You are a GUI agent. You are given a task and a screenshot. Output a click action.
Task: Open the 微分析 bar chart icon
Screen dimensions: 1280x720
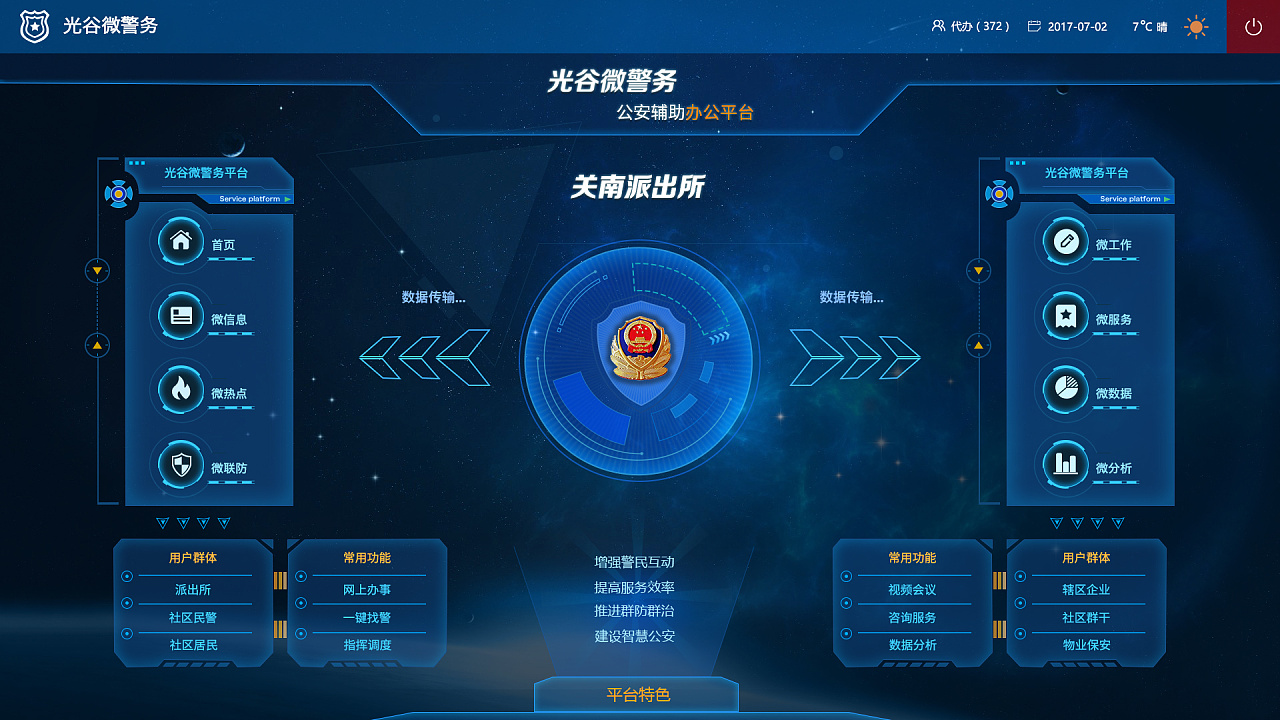pyautogui.click(x=1064, y=465)
